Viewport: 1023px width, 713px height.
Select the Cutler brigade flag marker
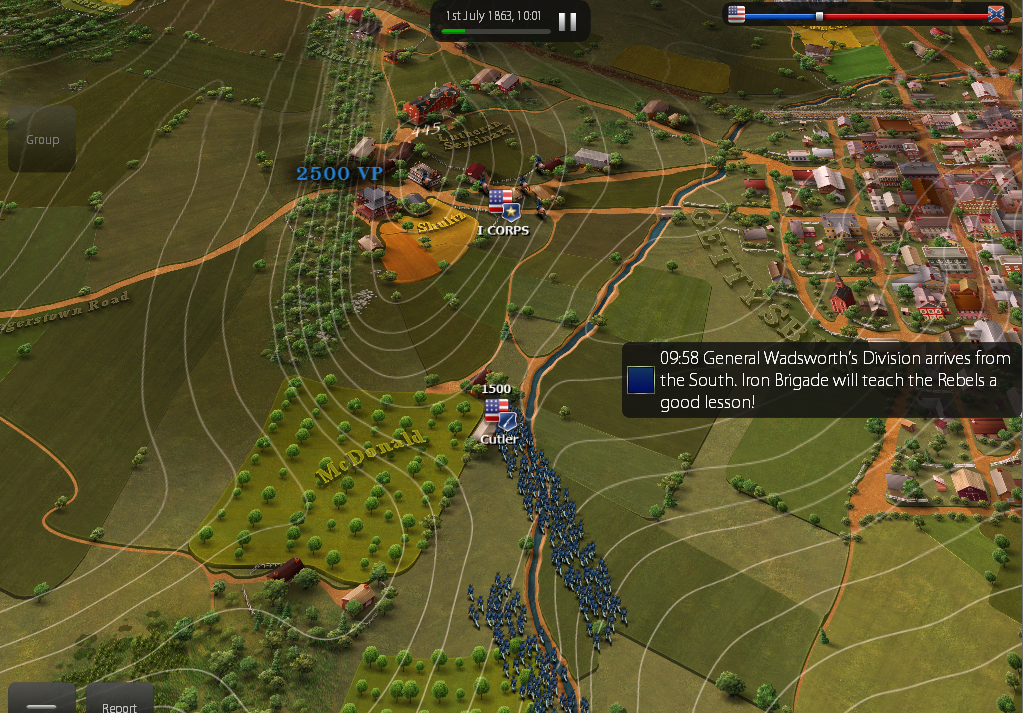click(x=497, y=416)
